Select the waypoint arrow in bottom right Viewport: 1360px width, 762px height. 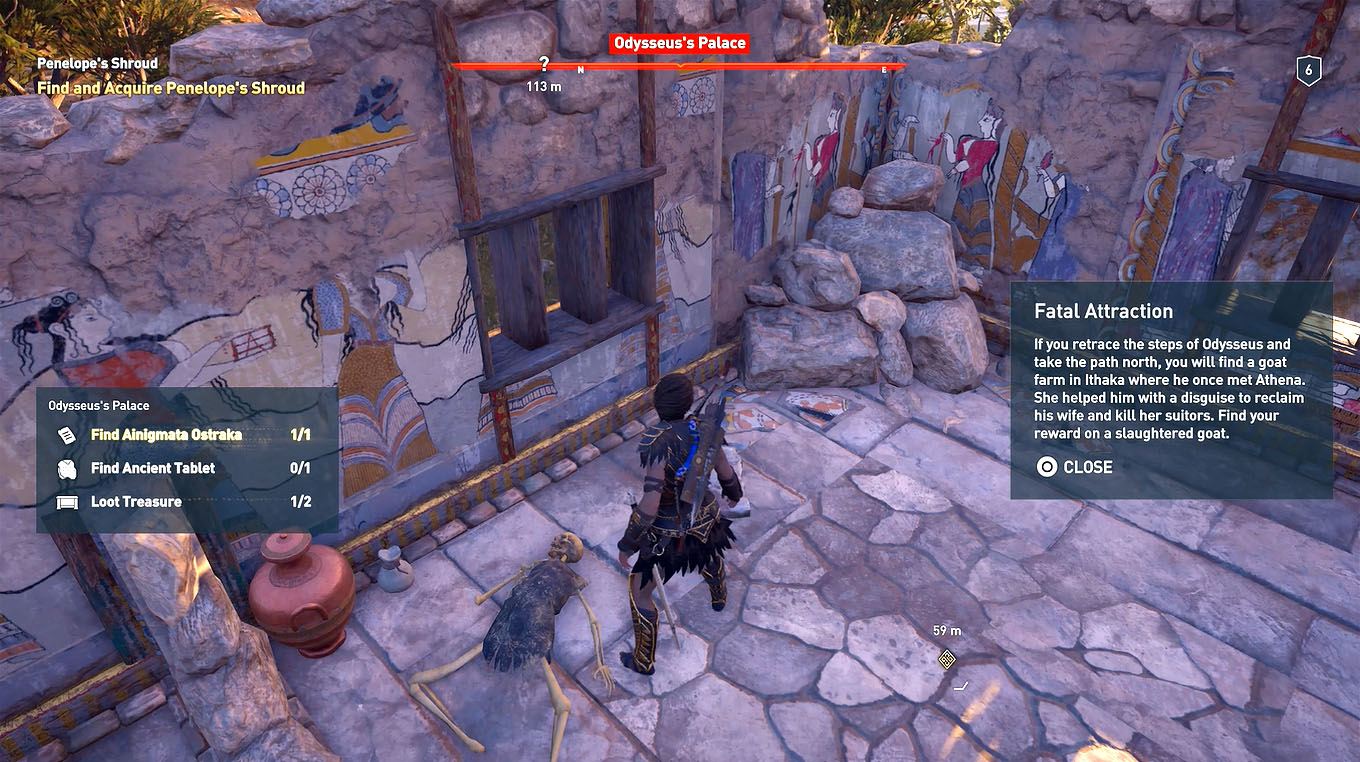[x=963, y=687]
